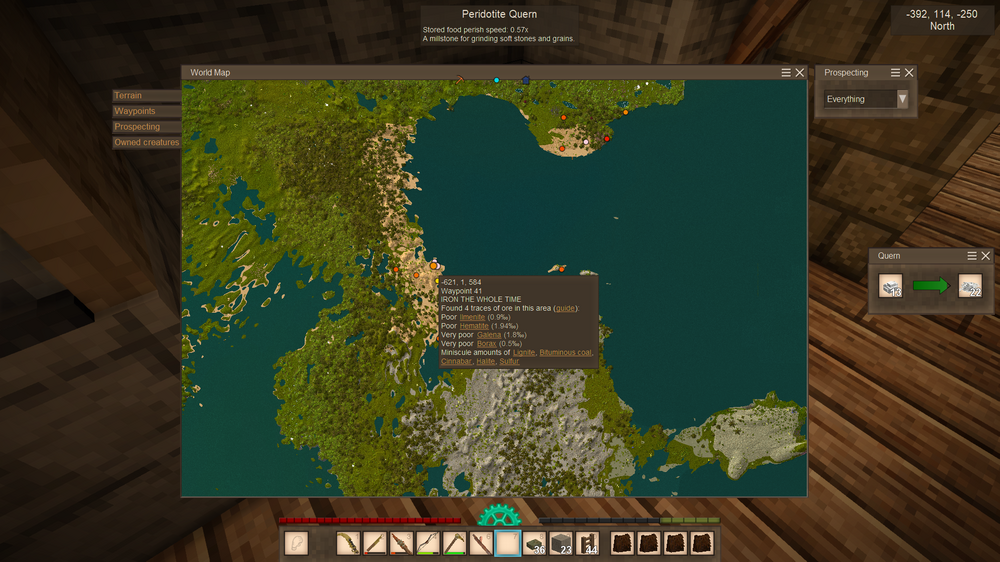Close the Prospecting panel
This screenshot has width=1000, height=562.
[x=909, y=73]
